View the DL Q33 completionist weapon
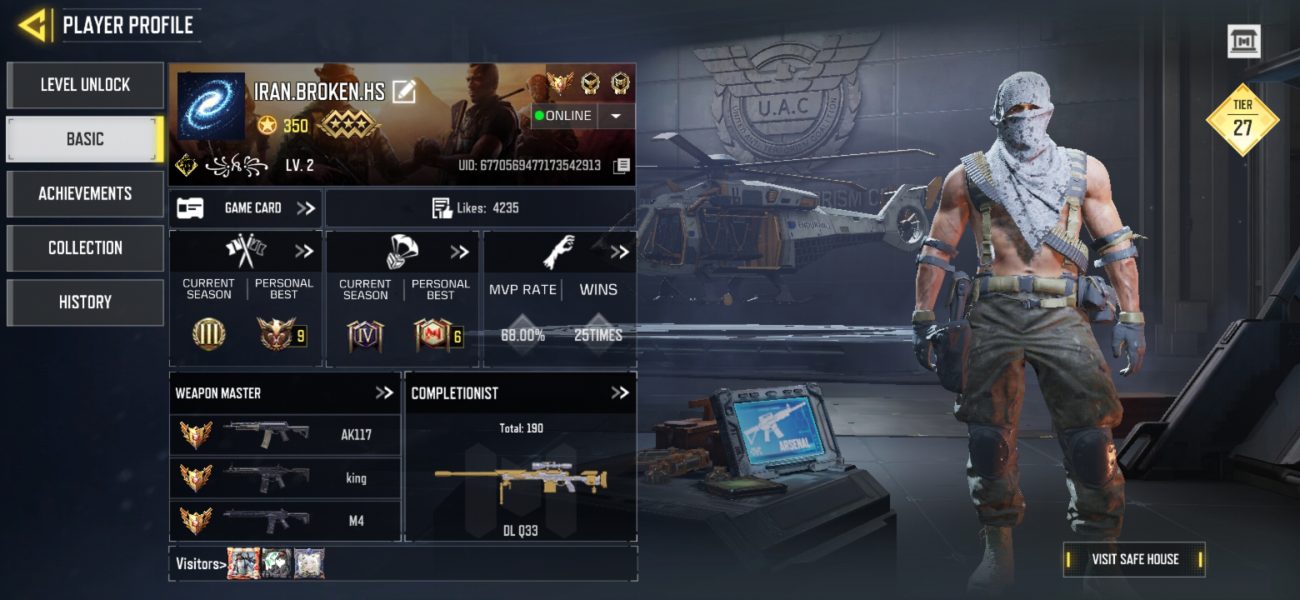Viewport: 1300px width, 600px height. click(x=520, y=480)
